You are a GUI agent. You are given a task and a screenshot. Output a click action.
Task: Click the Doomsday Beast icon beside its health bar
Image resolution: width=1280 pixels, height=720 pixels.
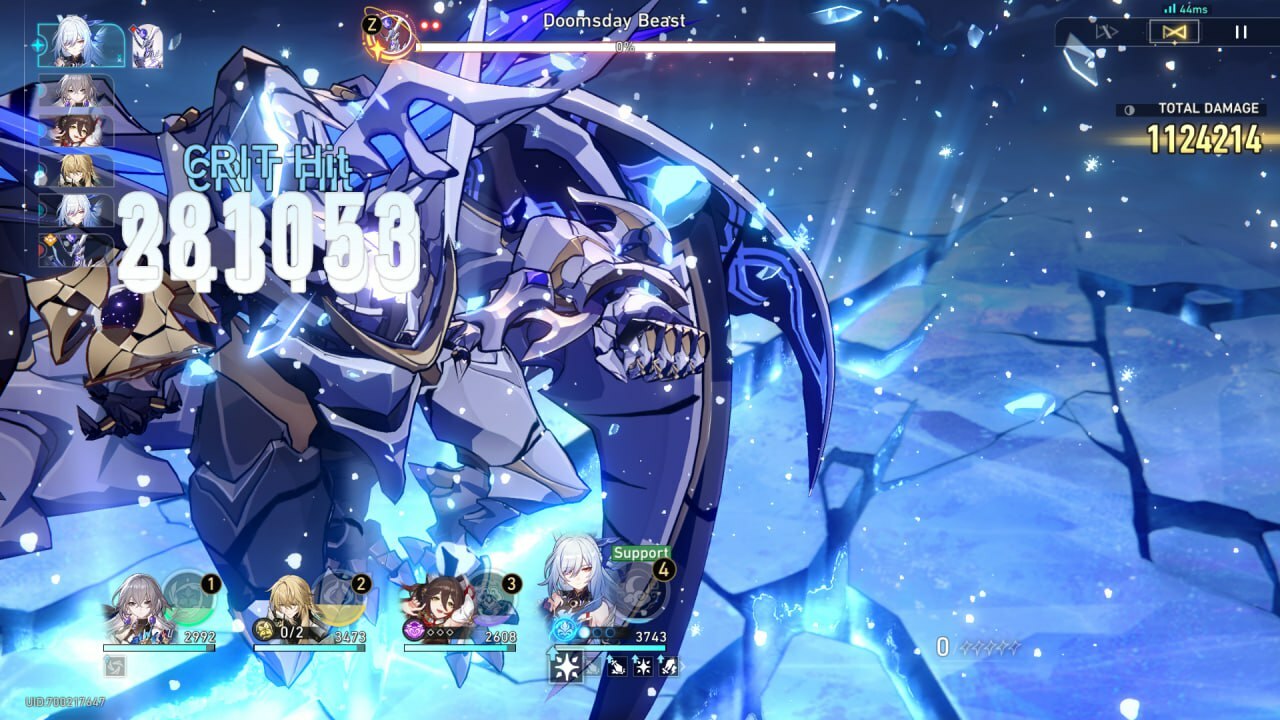point(390,34)
